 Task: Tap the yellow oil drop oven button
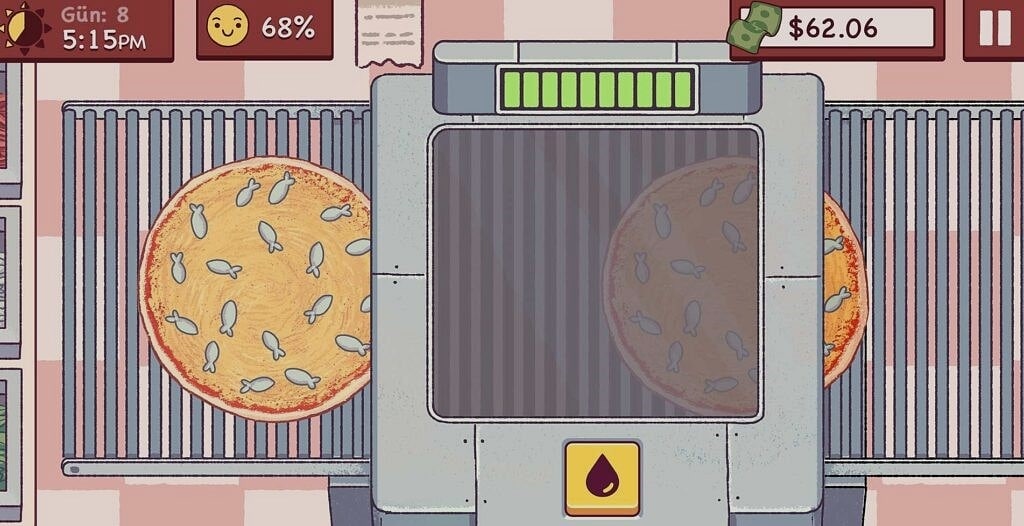[x=602, y=477]
